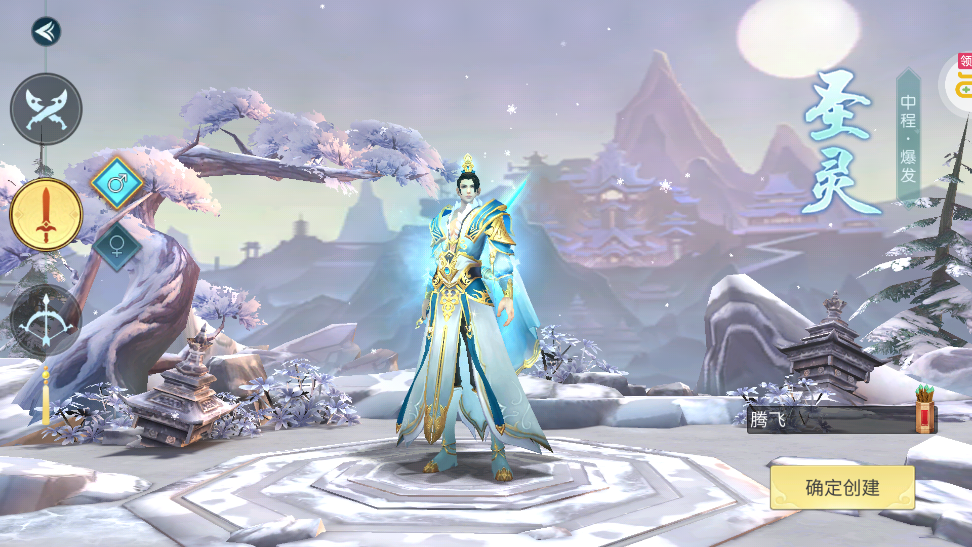Randomize name with the fortune-stick icon

926,416
